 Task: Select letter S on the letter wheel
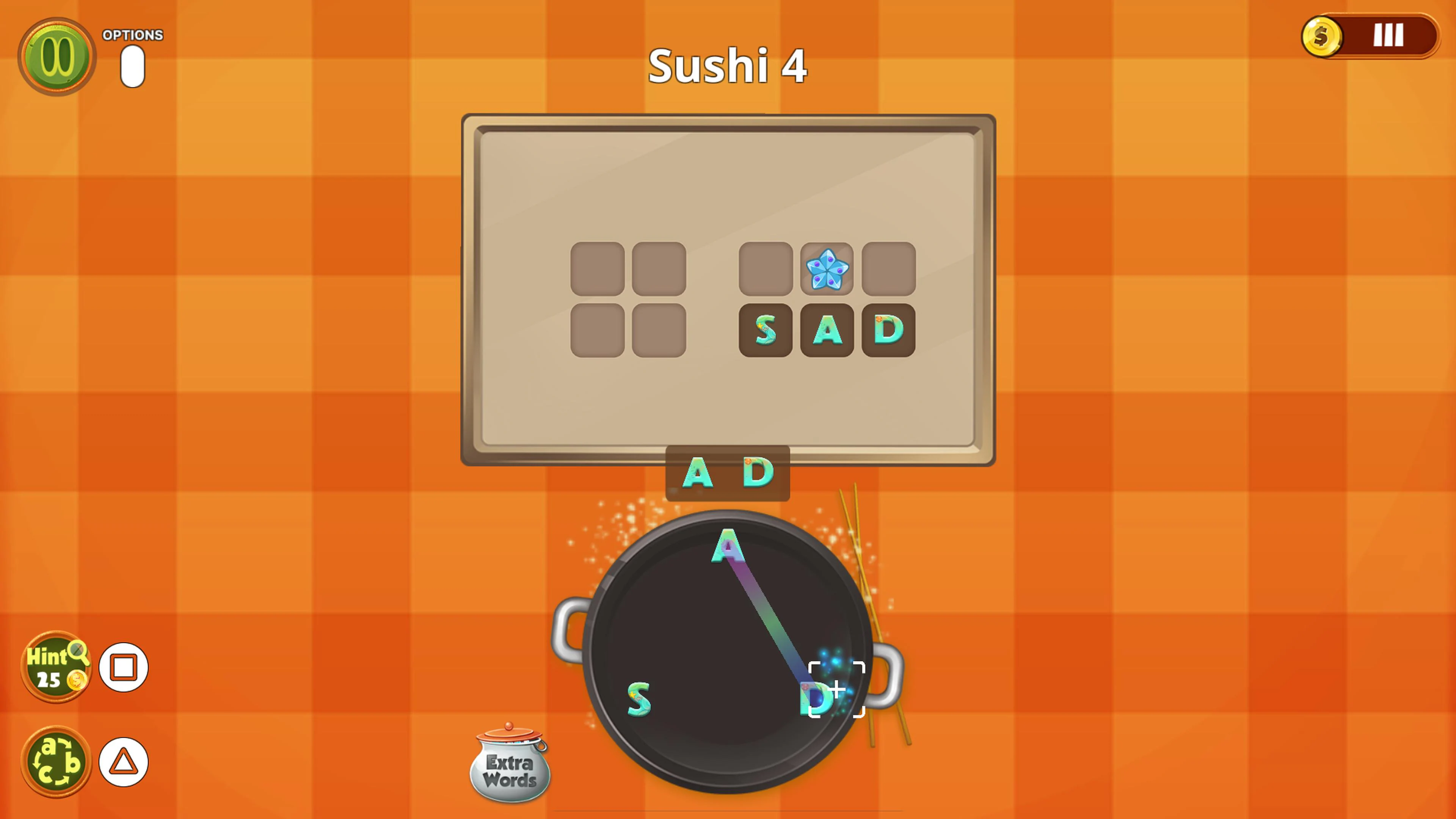(x=639, y=699)
